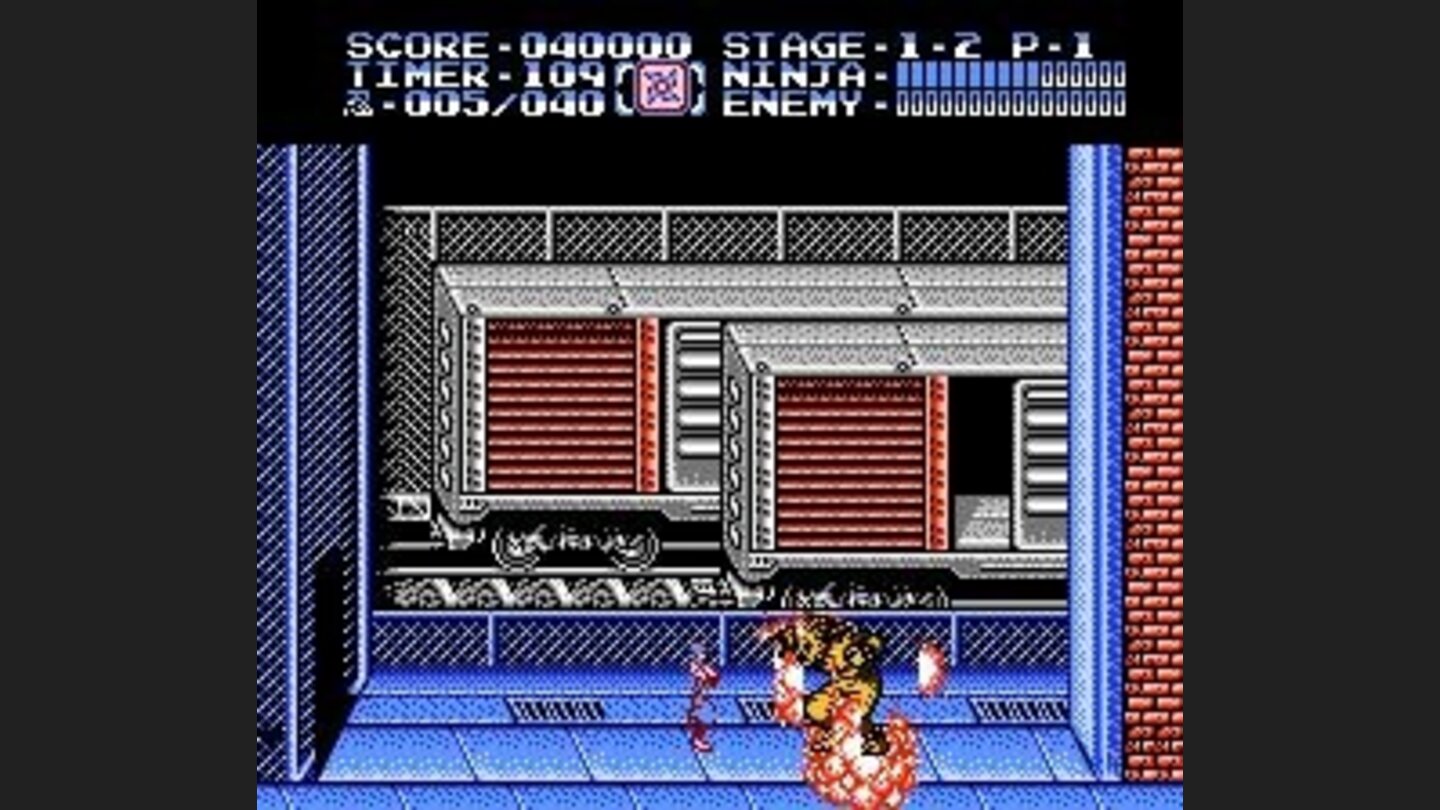Click the P-1 player indicator

click(x=1050, y=42)
